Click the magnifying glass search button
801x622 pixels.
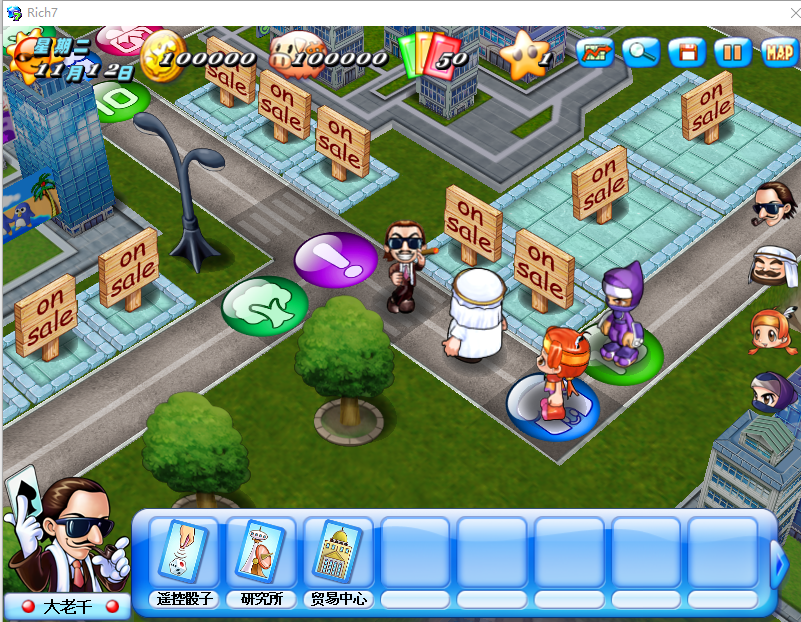641,52
